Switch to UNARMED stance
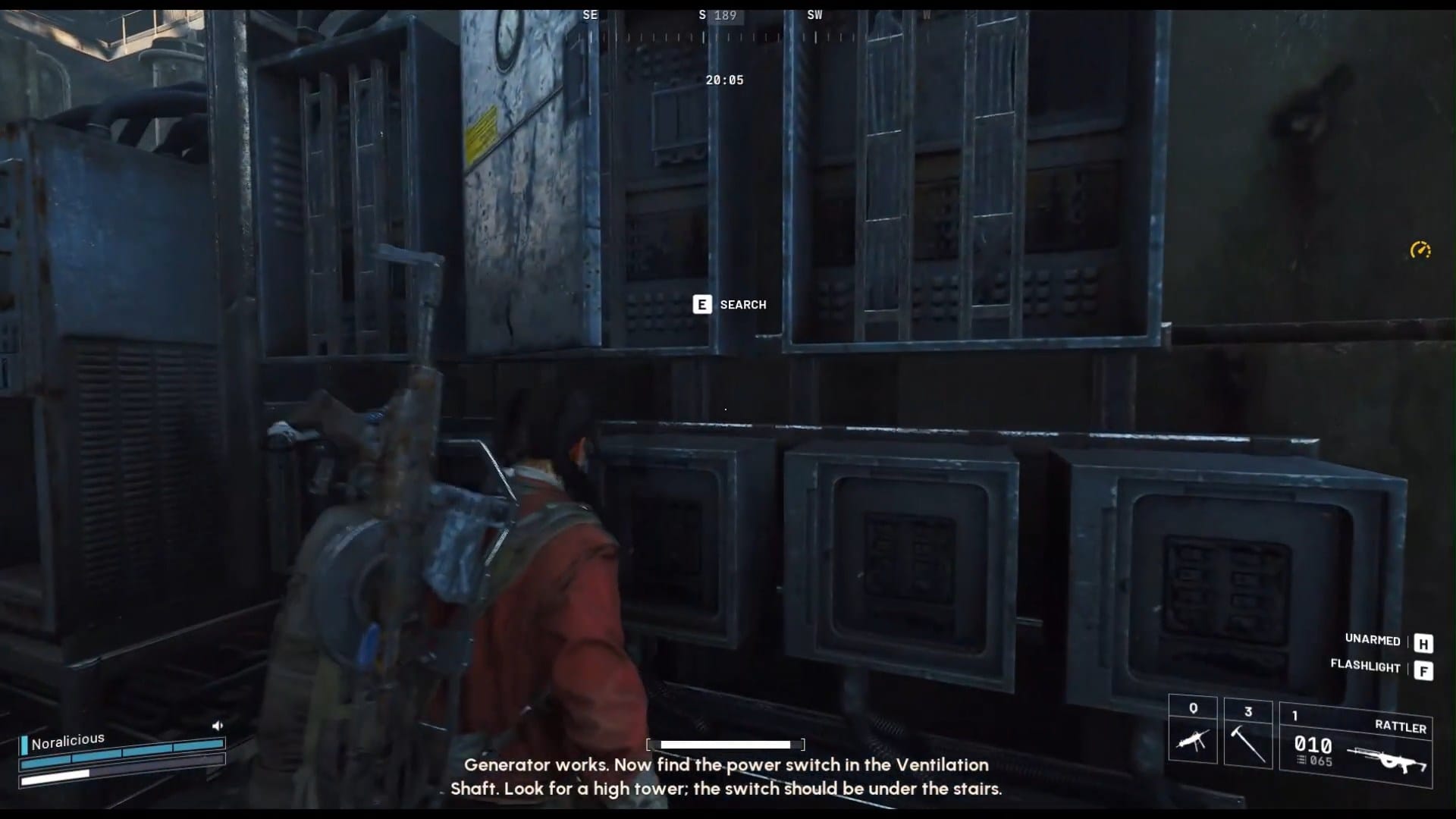This screenshot has width=1456, height=819. [x=1371, y=641]
